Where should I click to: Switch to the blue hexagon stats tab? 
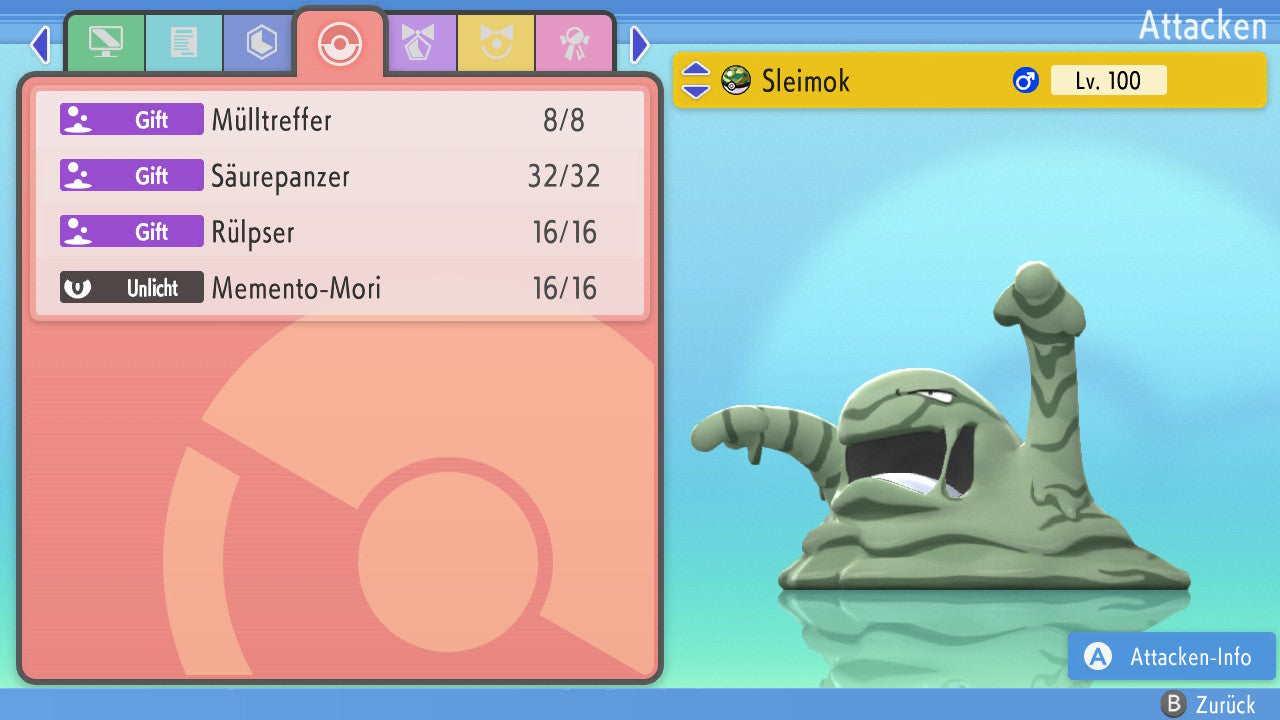coord(261,43)
